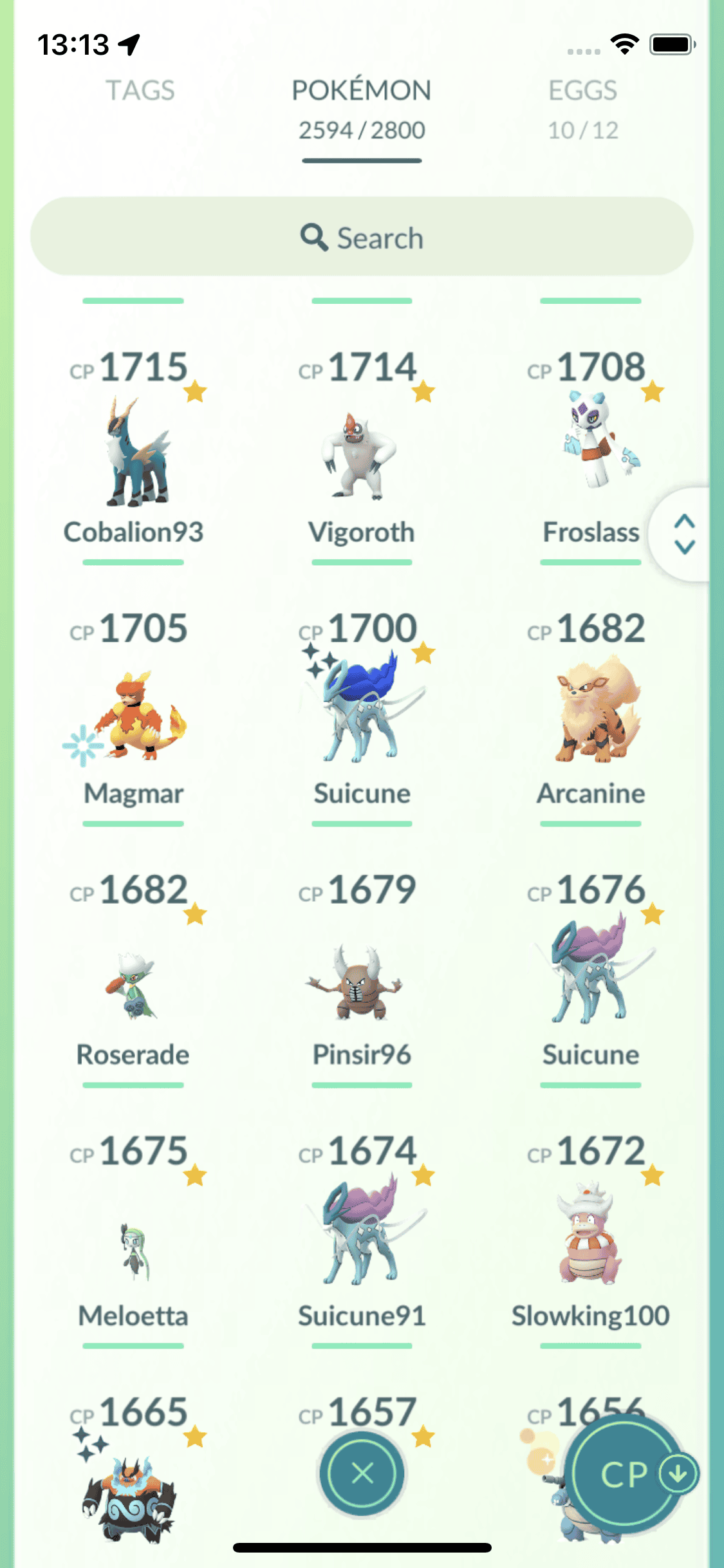Open the CP sort order button

point(627,1474)
